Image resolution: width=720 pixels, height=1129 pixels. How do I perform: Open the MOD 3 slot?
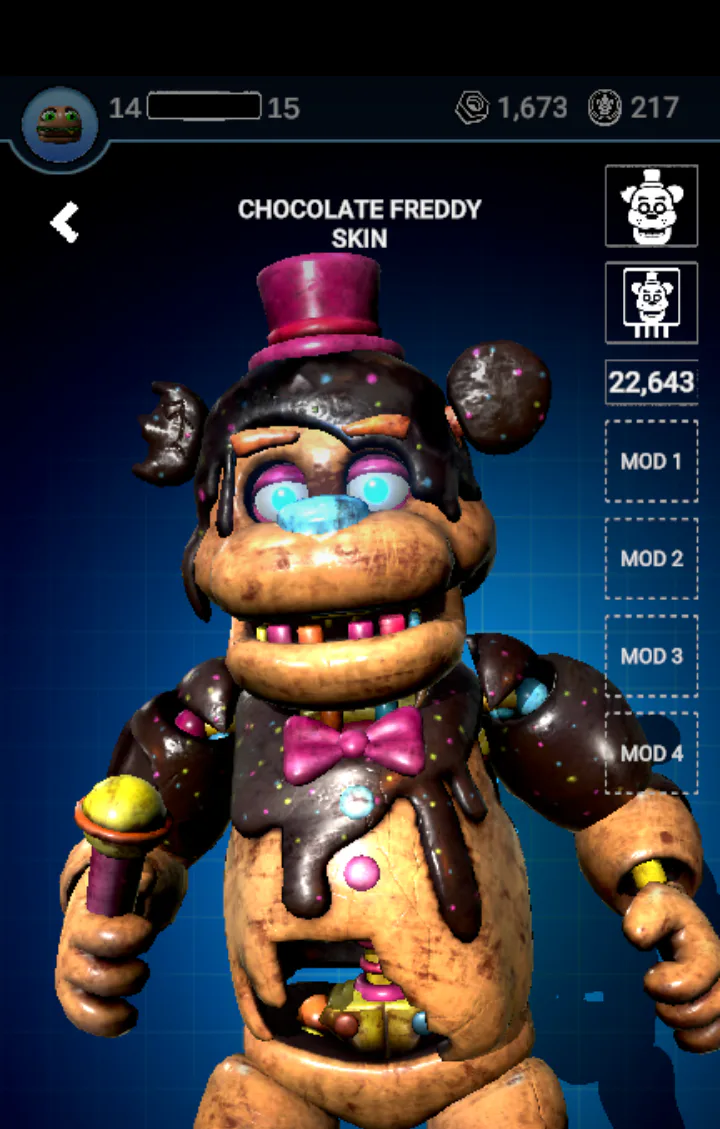651,656
